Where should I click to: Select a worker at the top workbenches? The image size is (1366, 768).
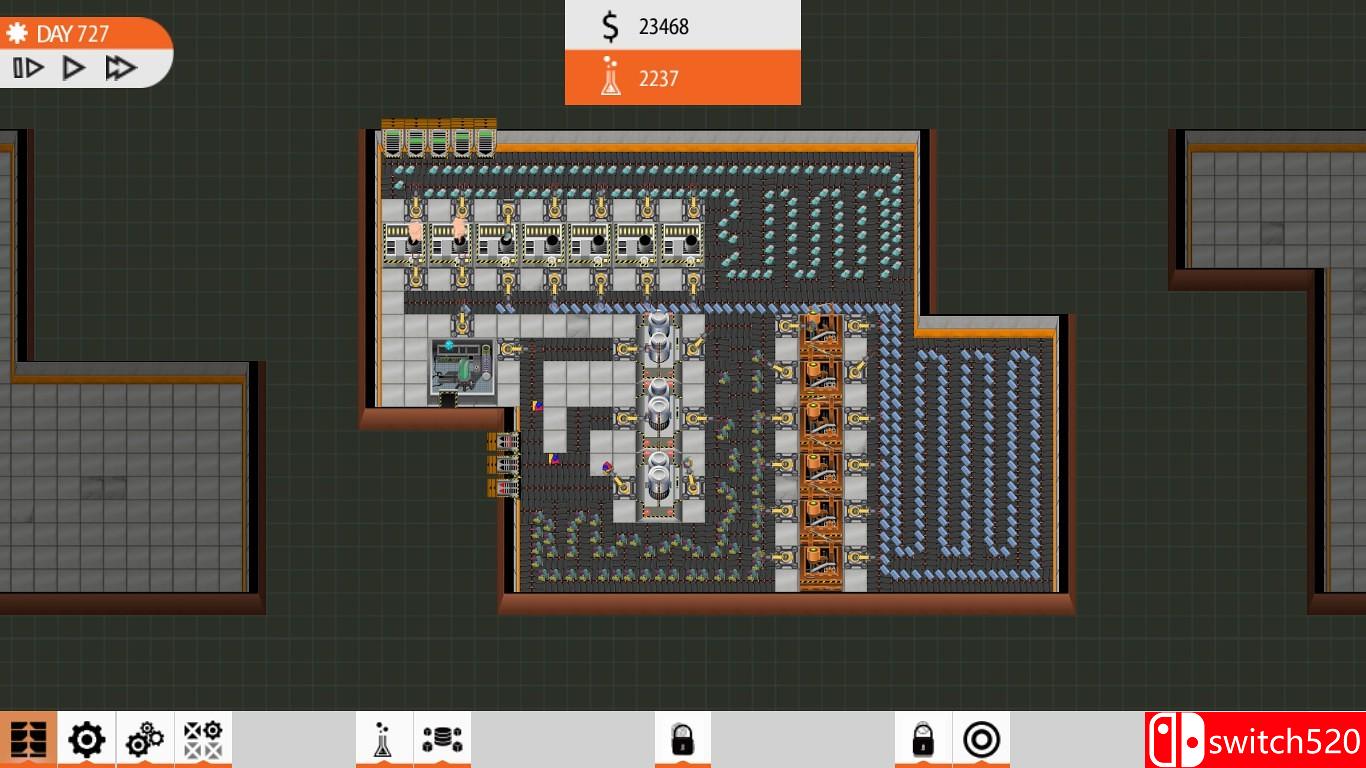pos(414,232)
